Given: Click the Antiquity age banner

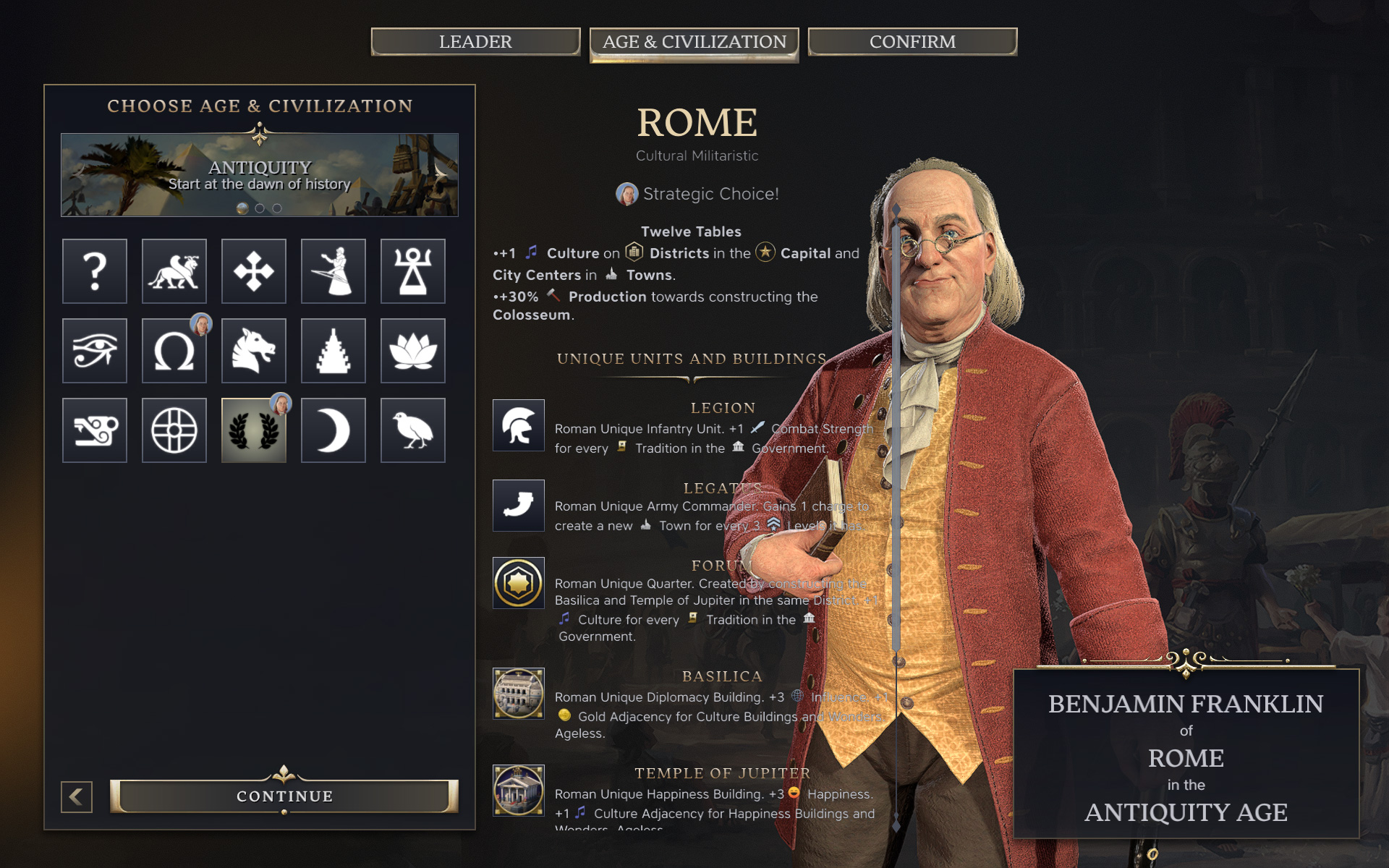Looking at the screenshot, I should [259, 174].
